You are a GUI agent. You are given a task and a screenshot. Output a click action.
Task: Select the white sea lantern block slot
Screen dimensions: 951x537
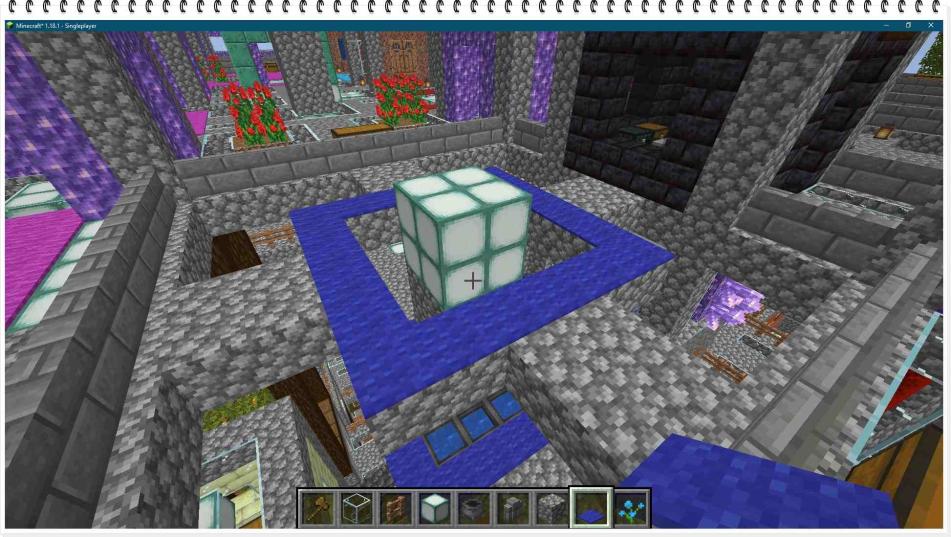click(x=434, y=509)
